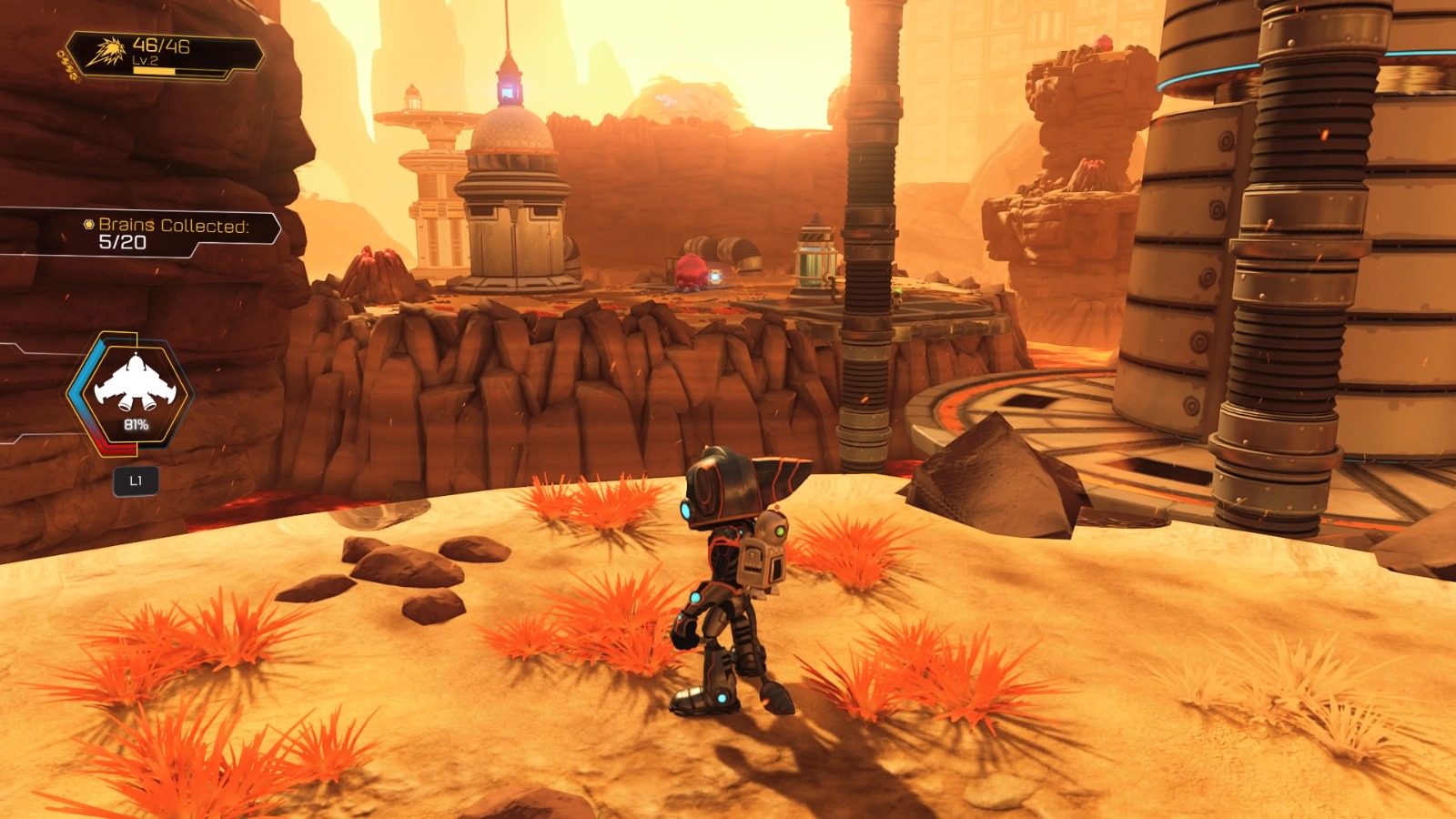
Task: Toggle the 81% ship meter display
Action: point(135,422)
